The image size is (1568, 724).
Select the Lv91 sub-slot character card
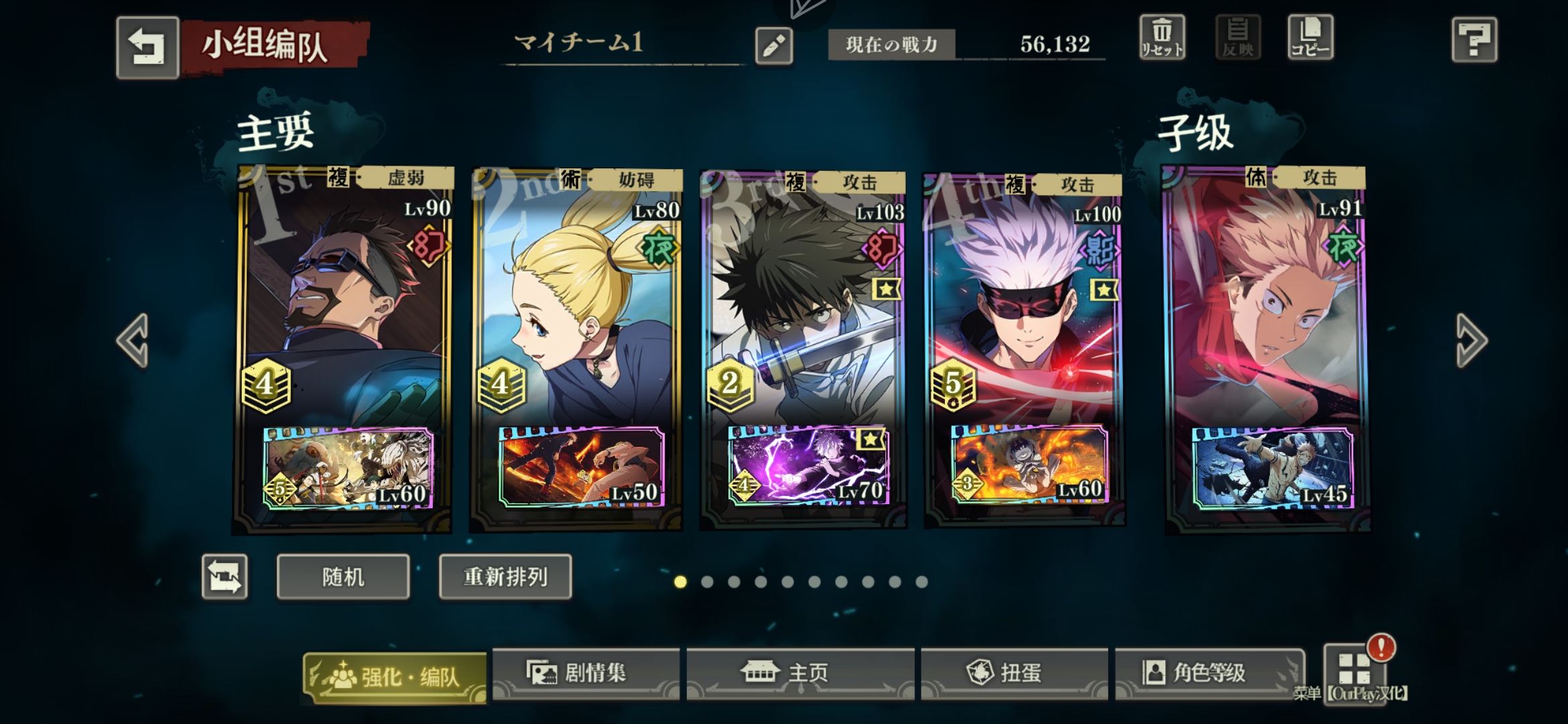tap(1265, 302)
